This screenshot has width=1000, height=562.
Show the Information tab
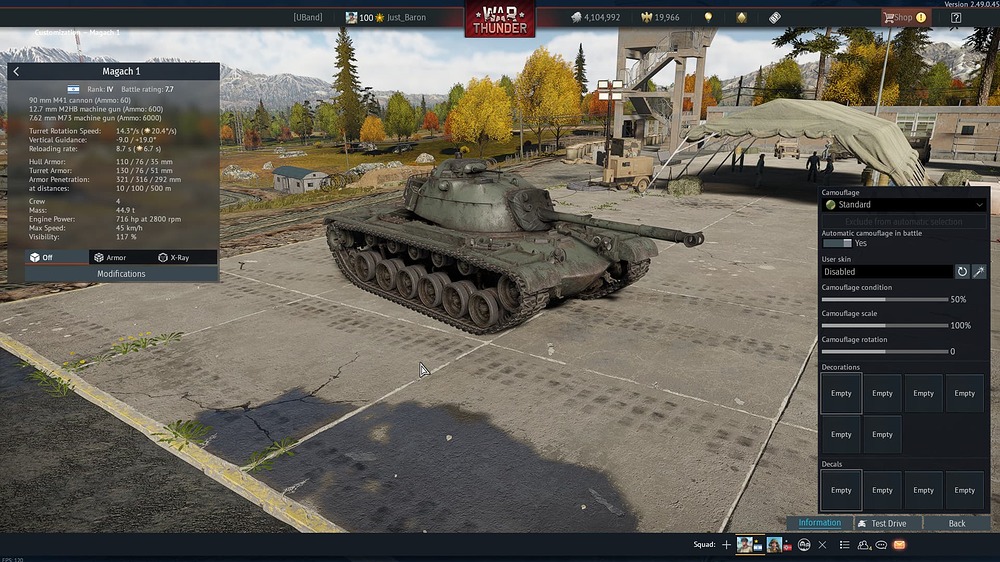(819, 523)
